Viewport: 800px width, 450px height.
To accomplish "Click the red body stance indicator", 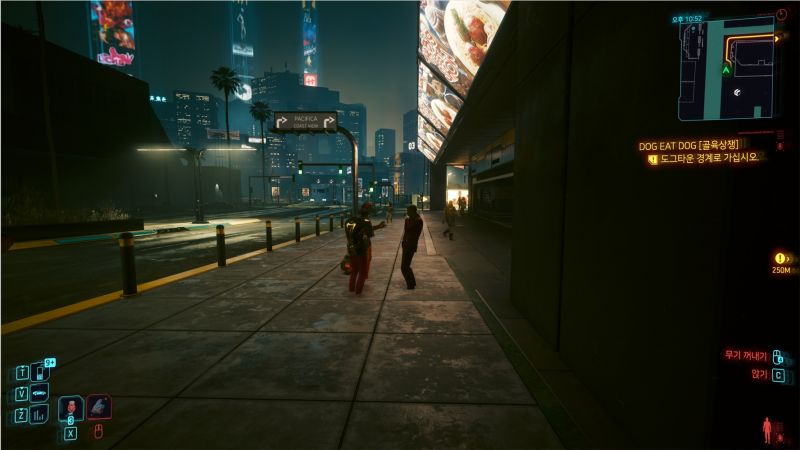I will point(767,430).
